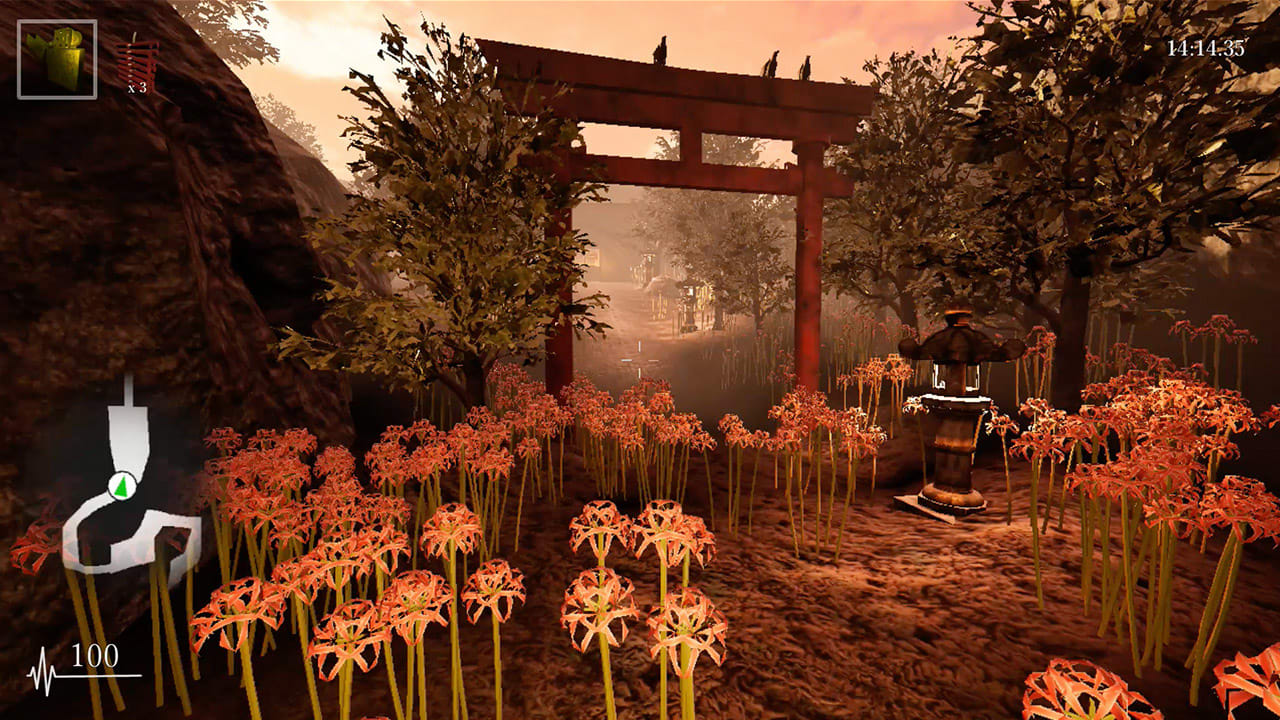Select the lighter item slot
The width and height of the screenshot is (1280, 720).
click(x=57, y=59)
